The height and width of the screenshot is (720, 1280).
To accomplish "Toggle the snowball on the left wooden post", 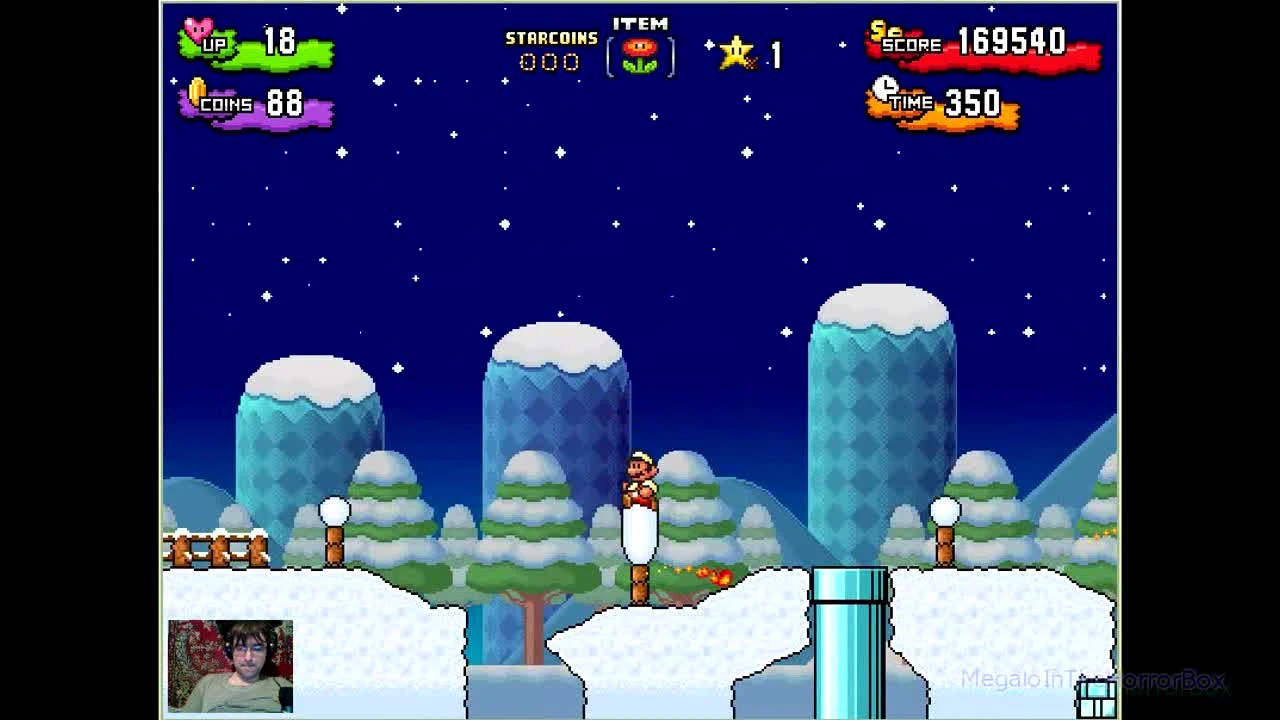I will 333,510.
